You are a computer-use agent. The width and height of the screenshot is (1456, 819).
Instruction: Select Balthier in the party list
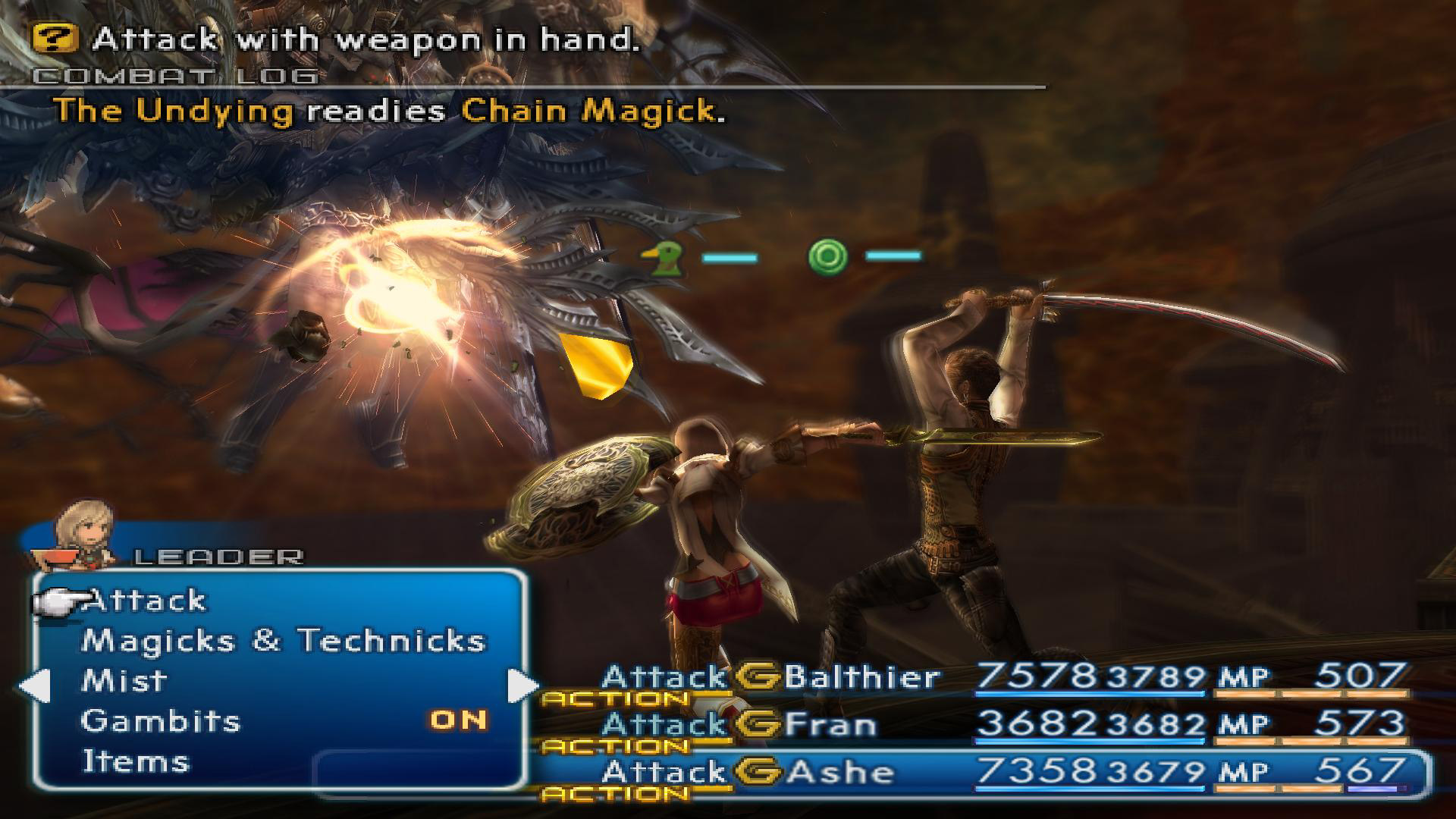tap(861, 676)
